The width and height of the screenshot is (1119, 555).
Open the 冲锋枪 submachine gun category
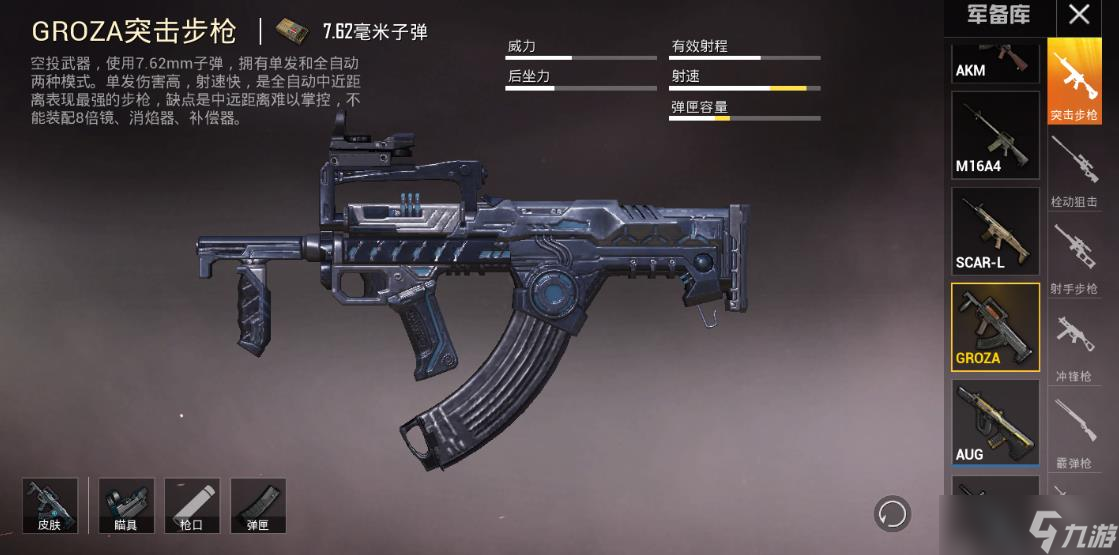1074,345
